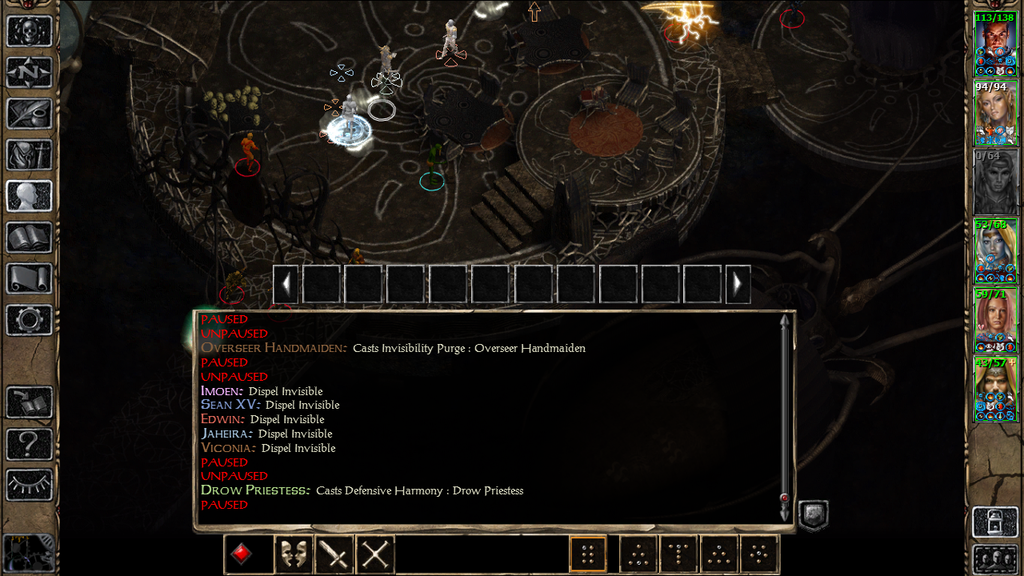
Task: Open the area map compass button
Action: pyautogui.click(x=28, y=72)
